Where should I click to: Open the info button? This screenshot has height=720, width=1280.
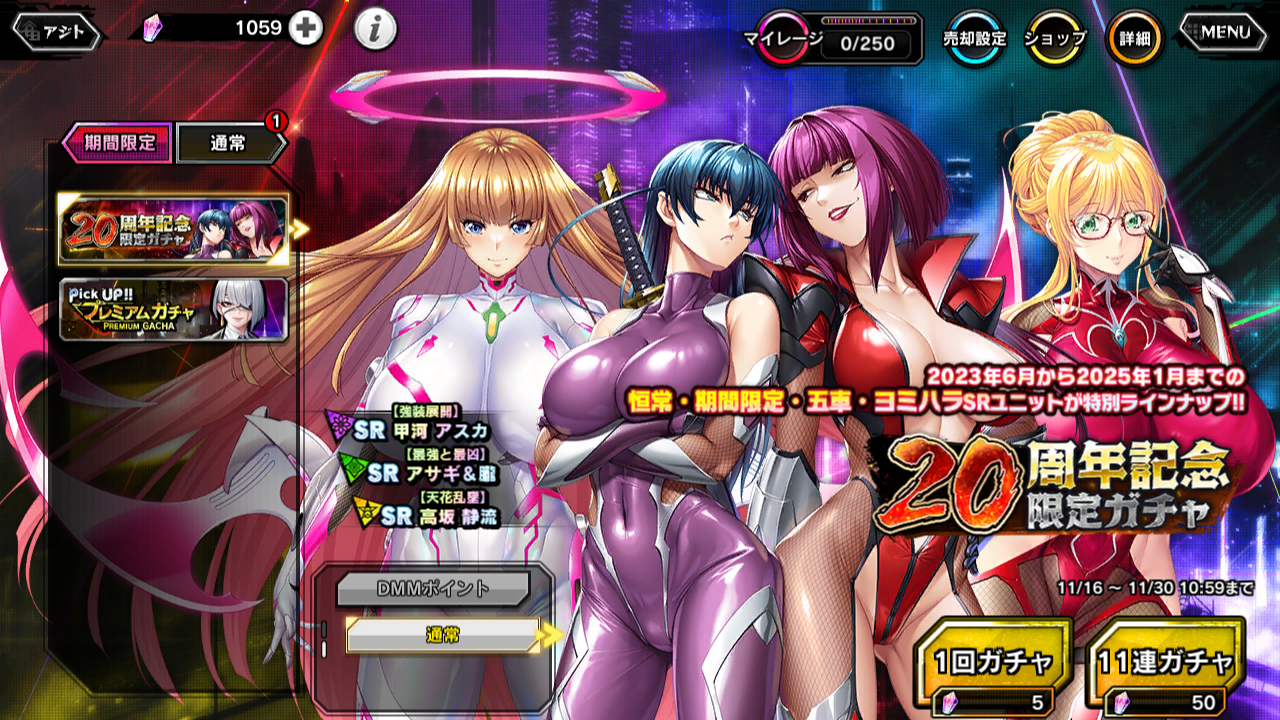pos(375,31)
